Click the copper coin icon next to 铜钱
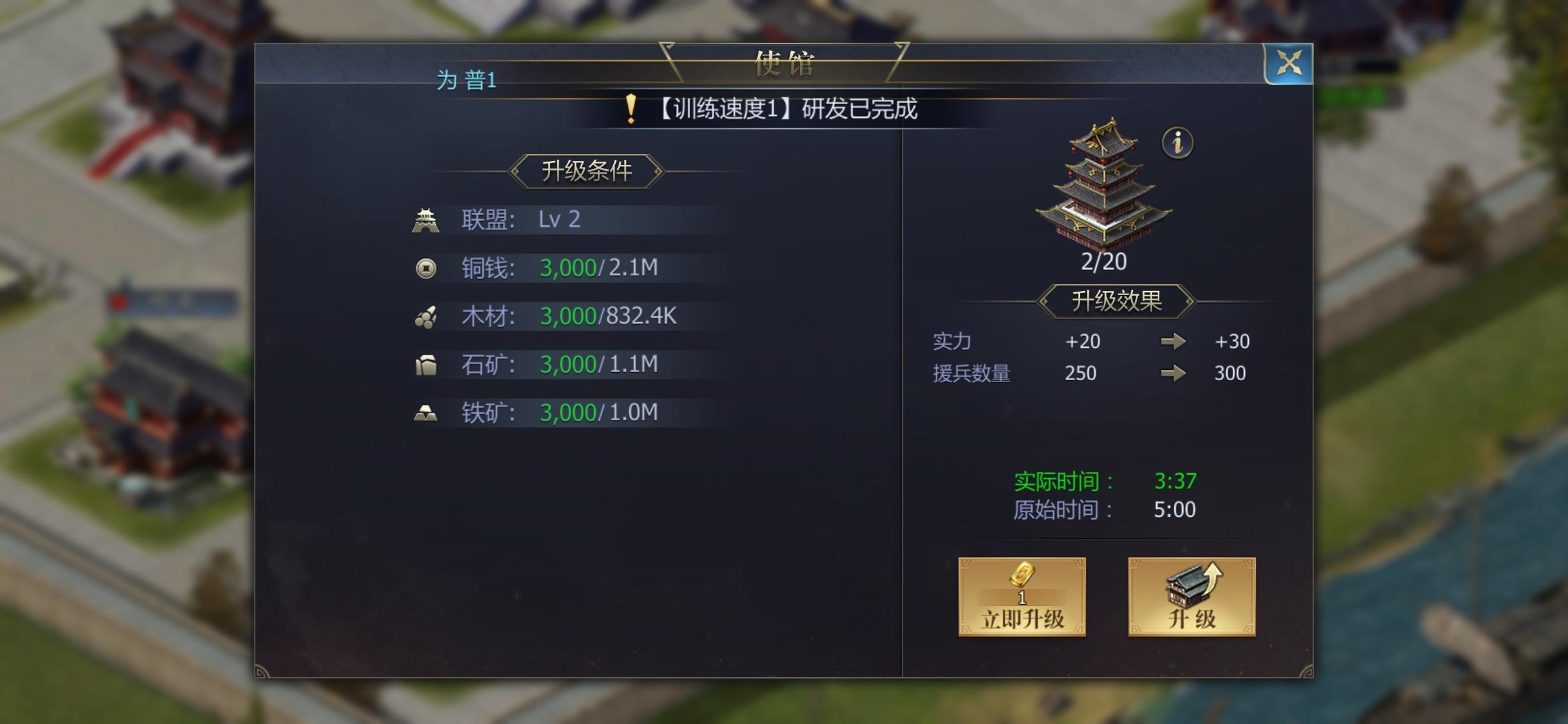The image size is (1568, 724). click(x=428, y=268)
